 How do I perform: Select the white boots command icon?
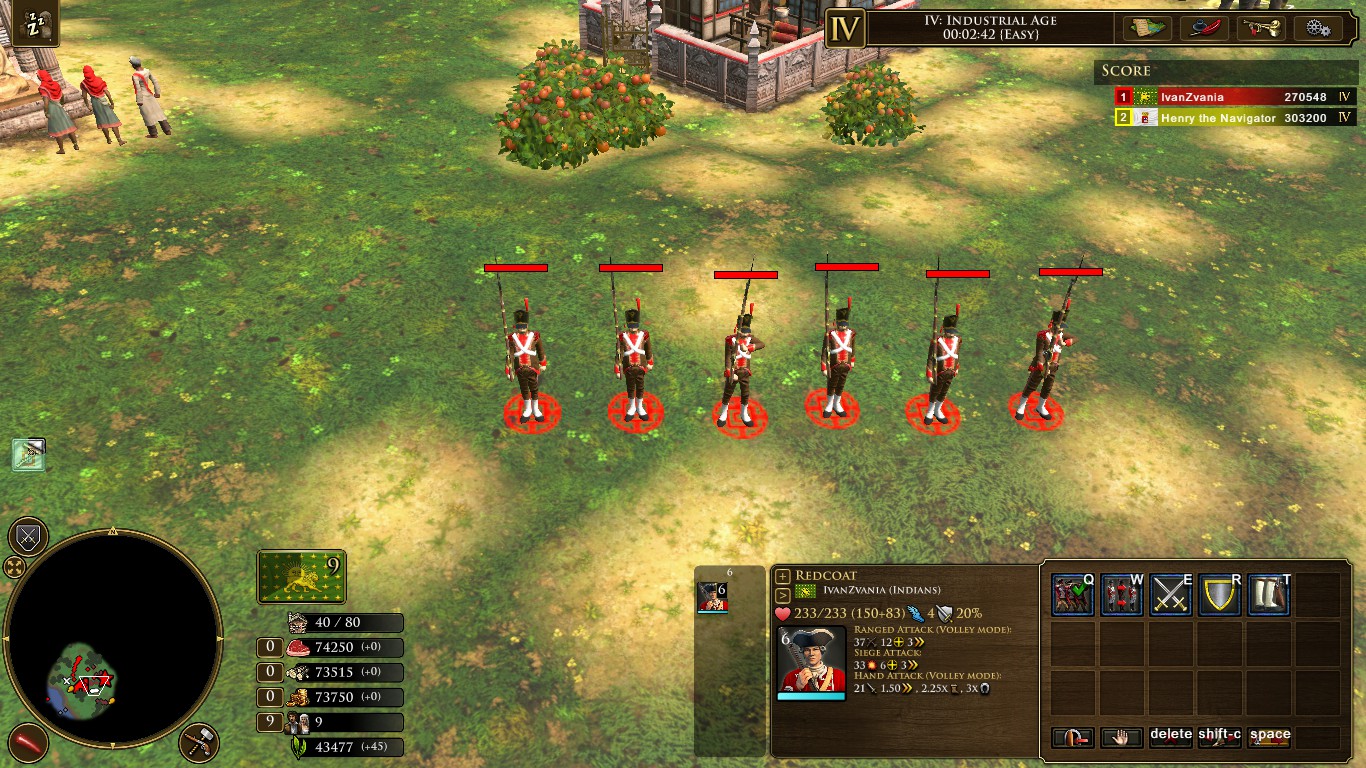(x=1268, y=595)
